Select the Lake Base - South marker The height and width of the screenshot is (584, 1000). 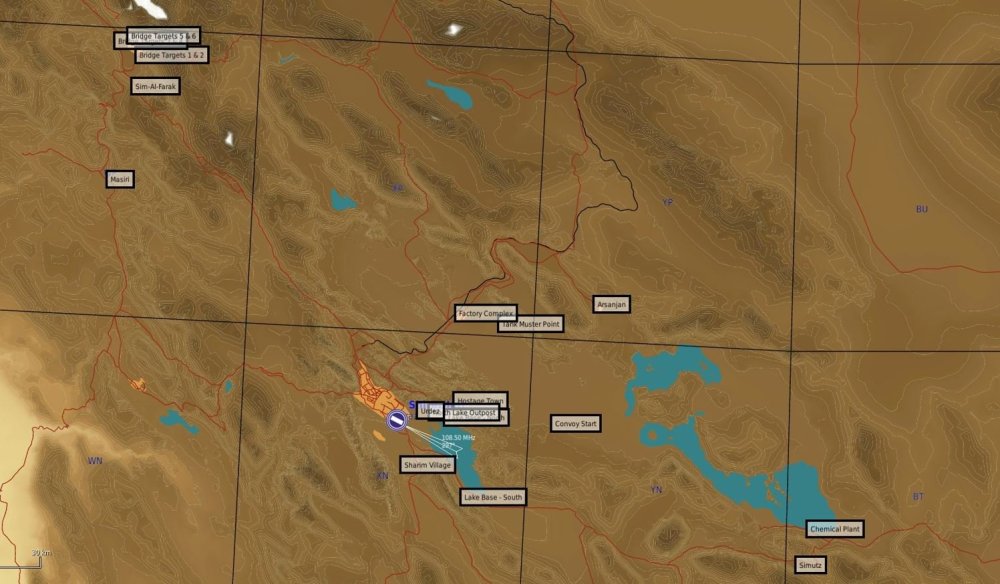pyautogui.click(x=493, y=496)
